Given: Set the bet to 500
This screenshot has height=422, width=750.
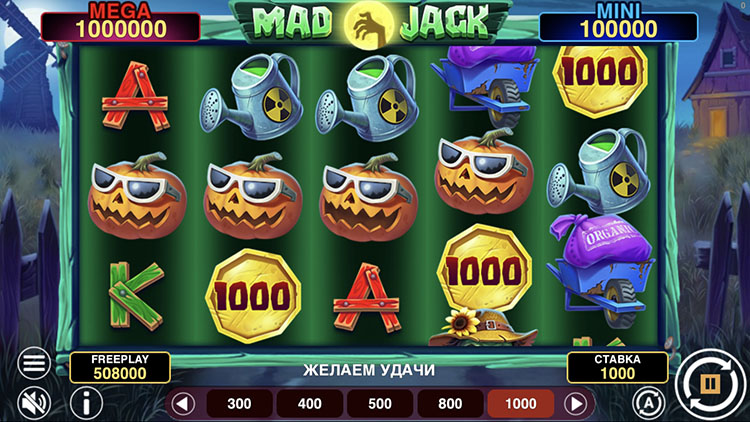Looking at the screenshot, I should [380, 404].
